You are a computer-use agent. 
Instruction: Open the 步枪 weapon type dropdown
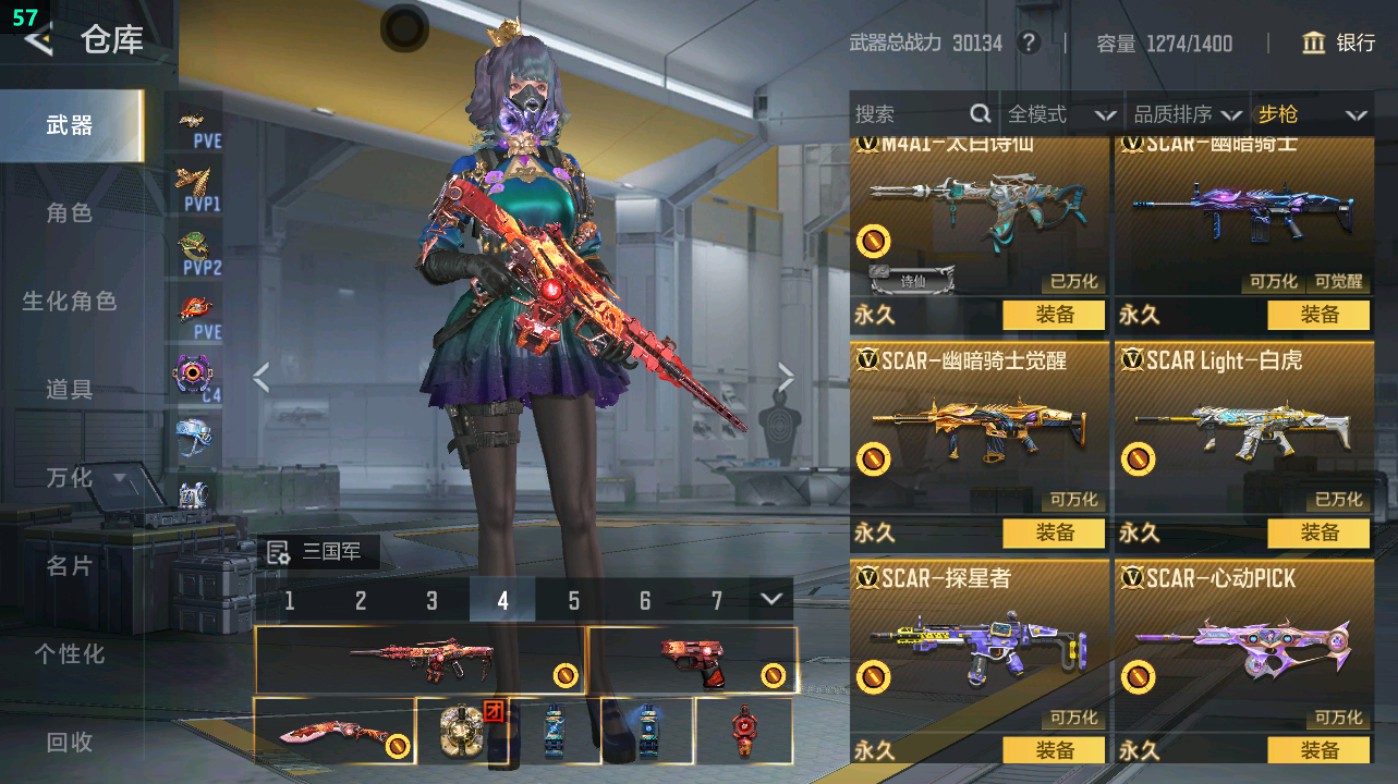click(1311, 115)
